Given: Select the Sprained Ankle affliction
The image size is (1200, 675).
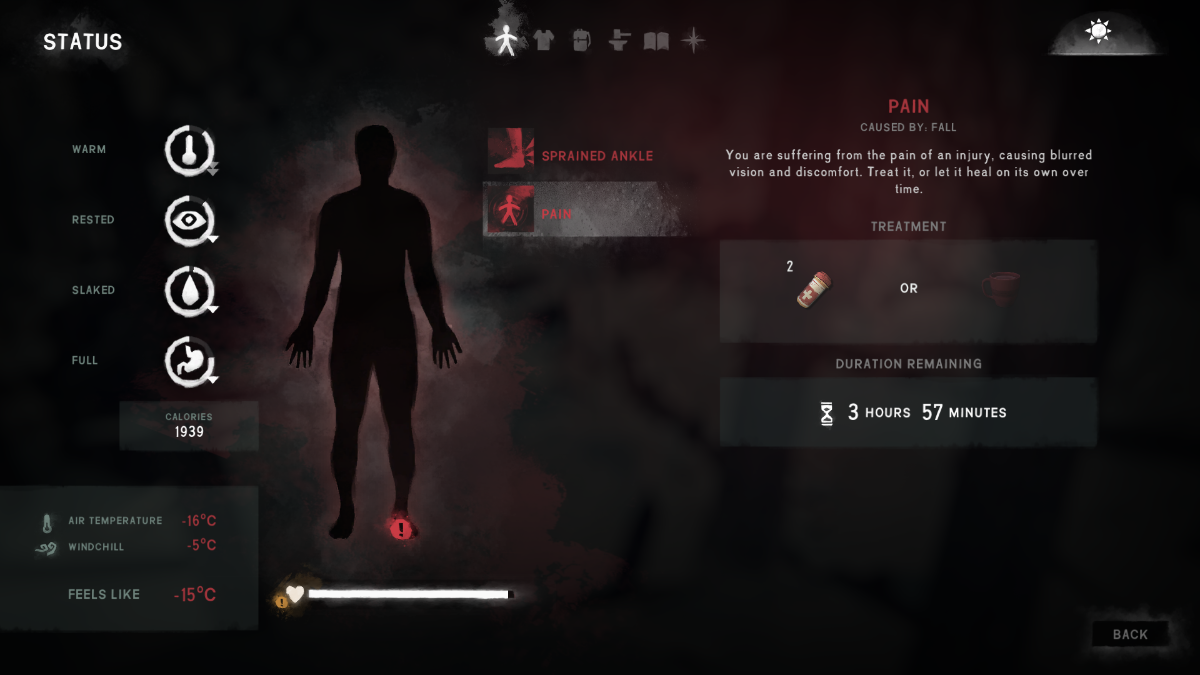Looking at the screenshot, I should click(583, 155).
